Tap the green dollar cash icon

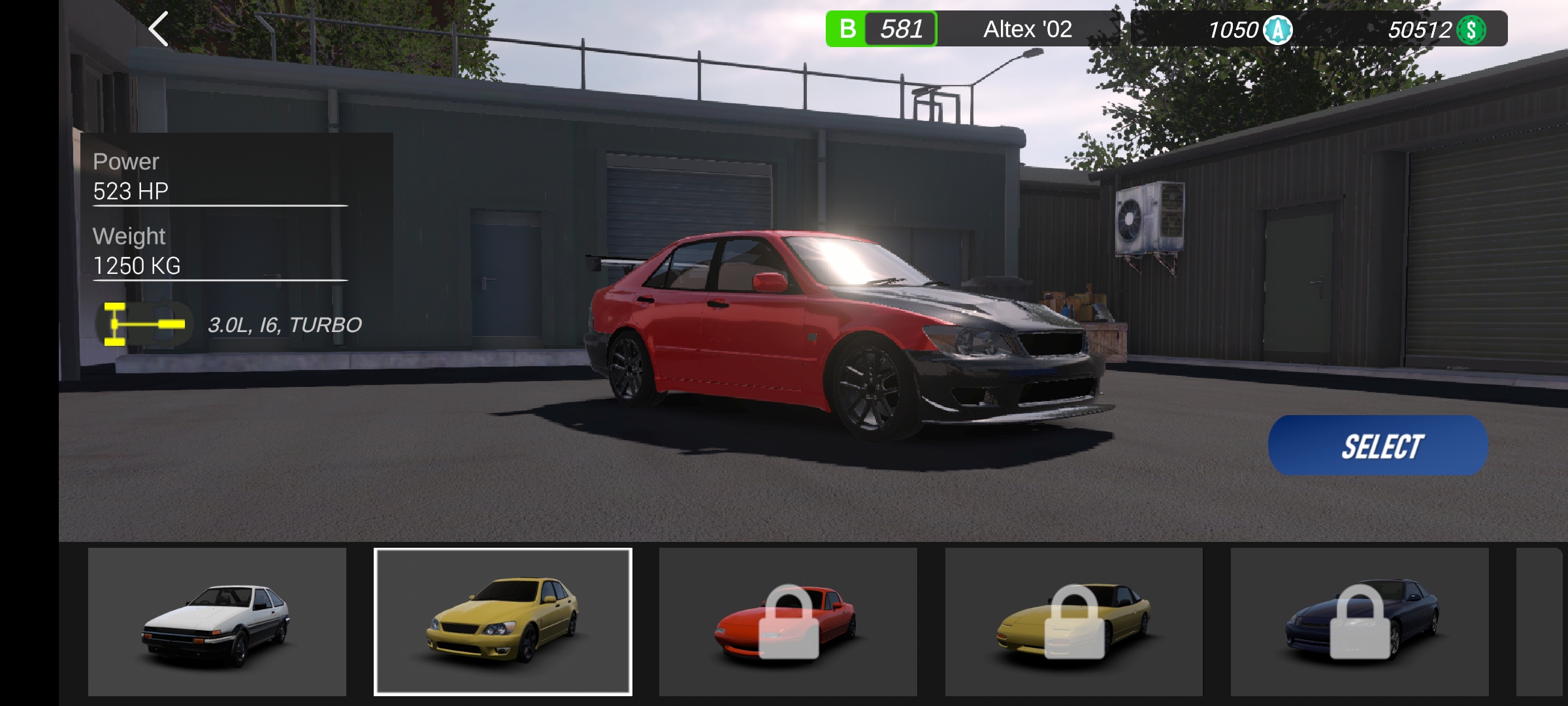1471,30
